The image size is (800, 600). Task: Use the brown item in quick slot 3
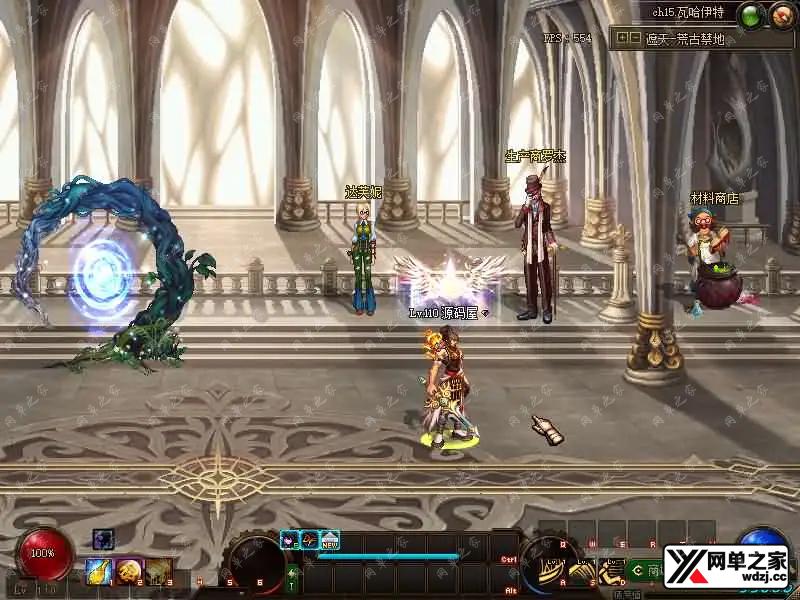(x=157, y=571)
